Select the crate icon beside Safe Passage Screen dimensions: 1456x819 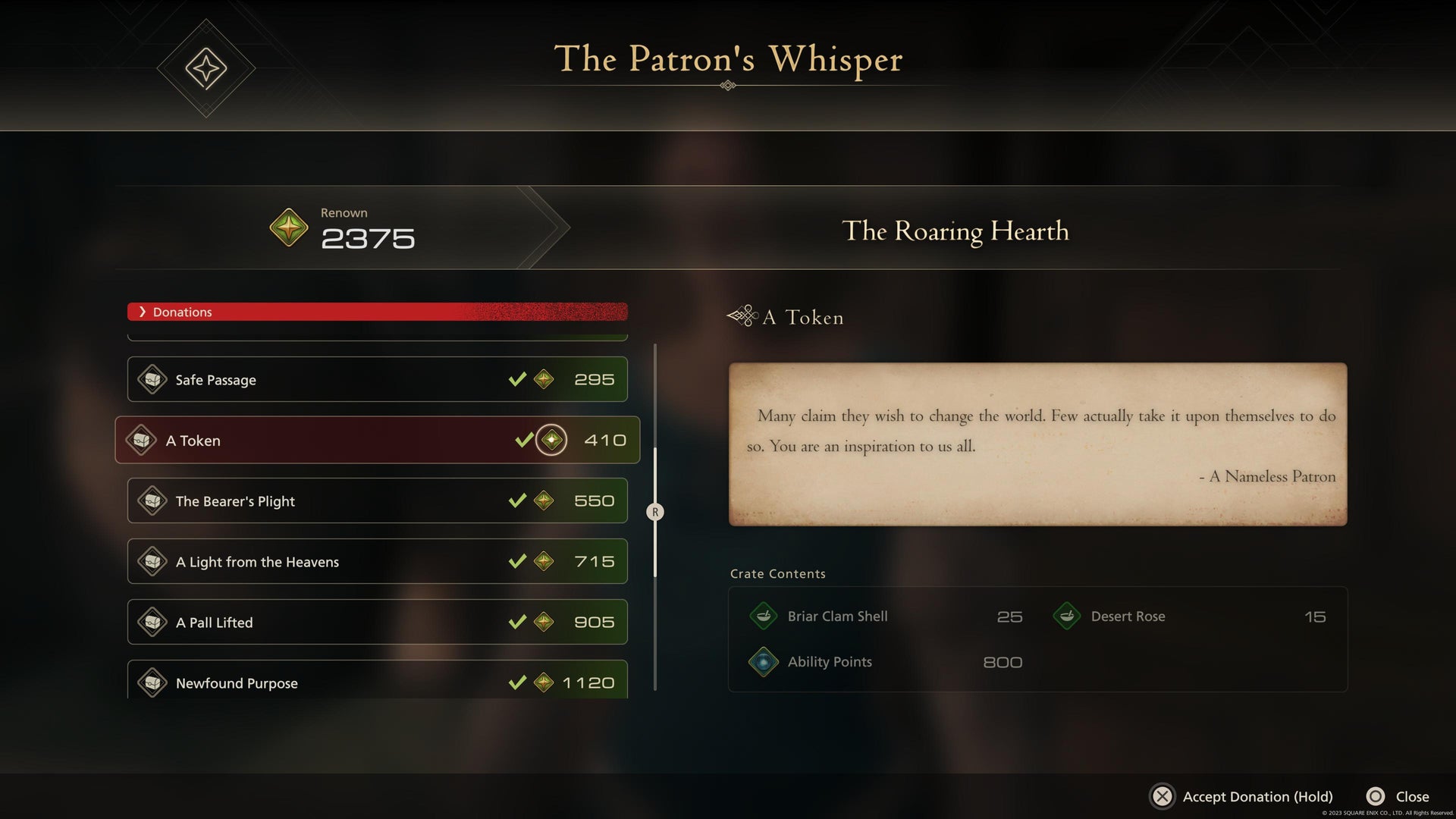coord(153,379)
